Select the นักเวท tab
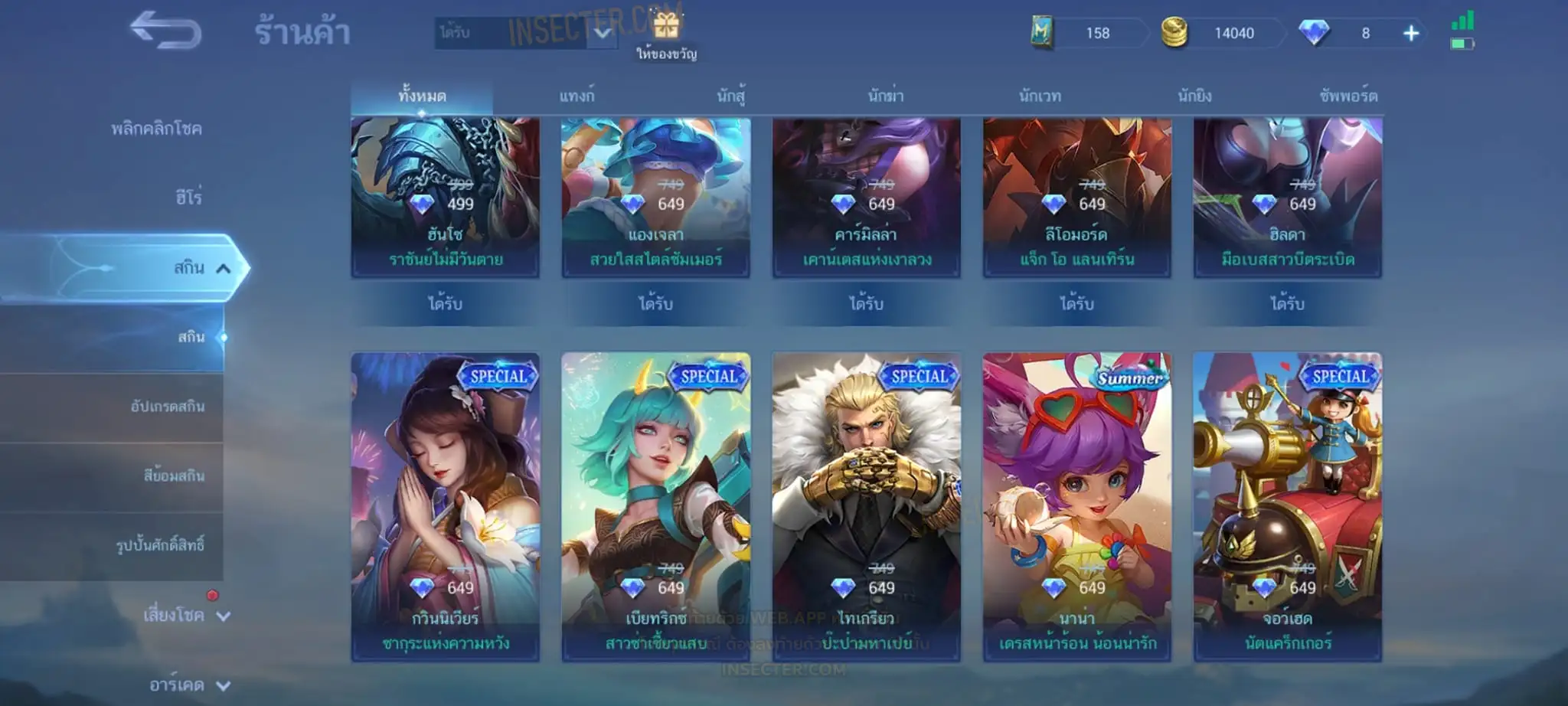Screen dimensions: 1568x706 point(1040,96)
